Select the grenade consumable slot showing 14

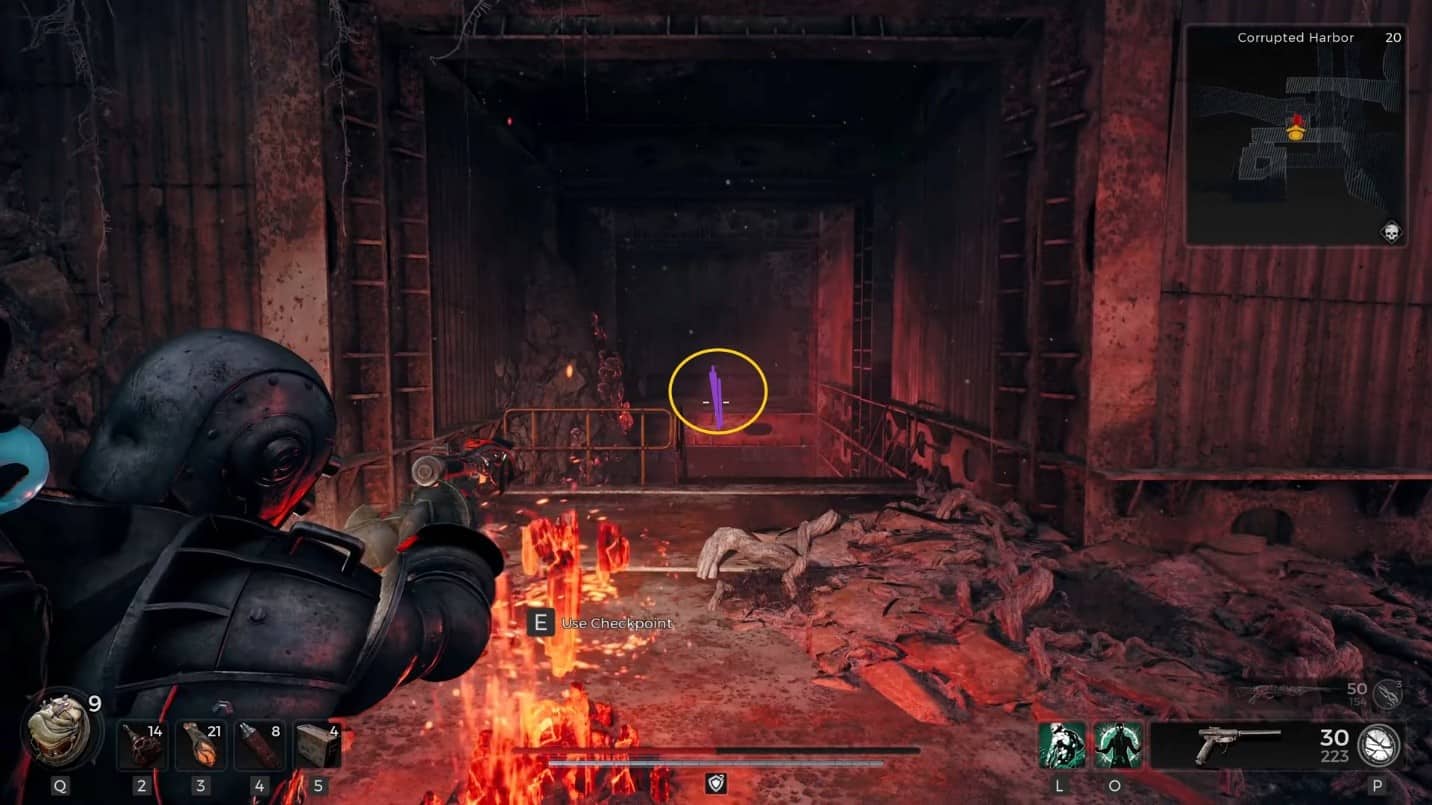click(141, 745)
